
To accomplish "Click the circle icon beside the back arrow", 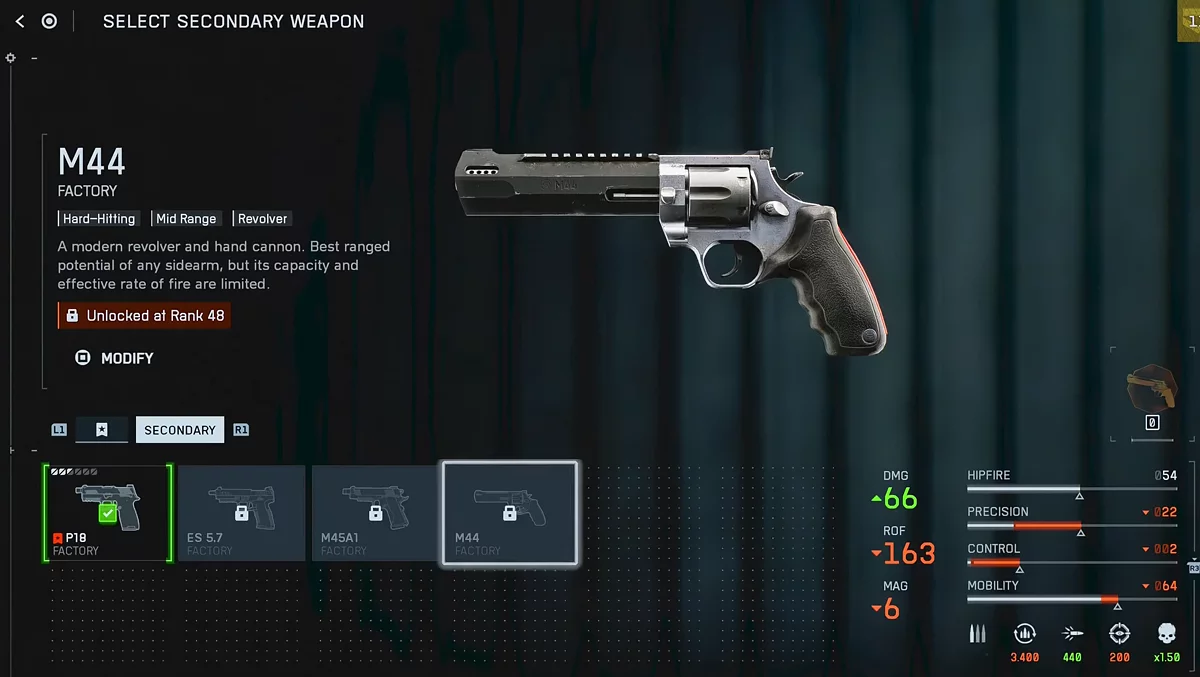I will click(x=49, y=21).
